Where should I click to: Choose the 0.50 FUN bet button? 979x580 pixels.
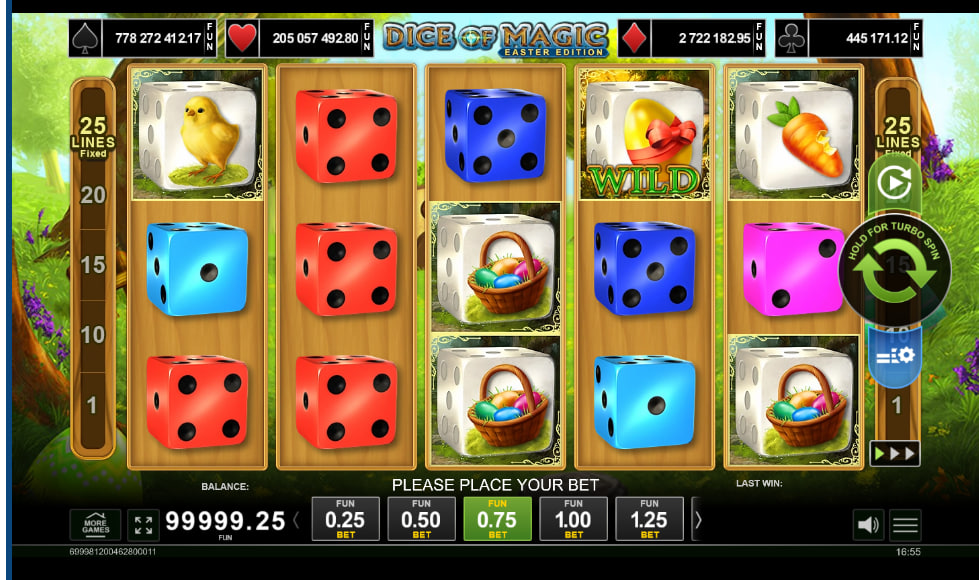[x=421, y=519]
